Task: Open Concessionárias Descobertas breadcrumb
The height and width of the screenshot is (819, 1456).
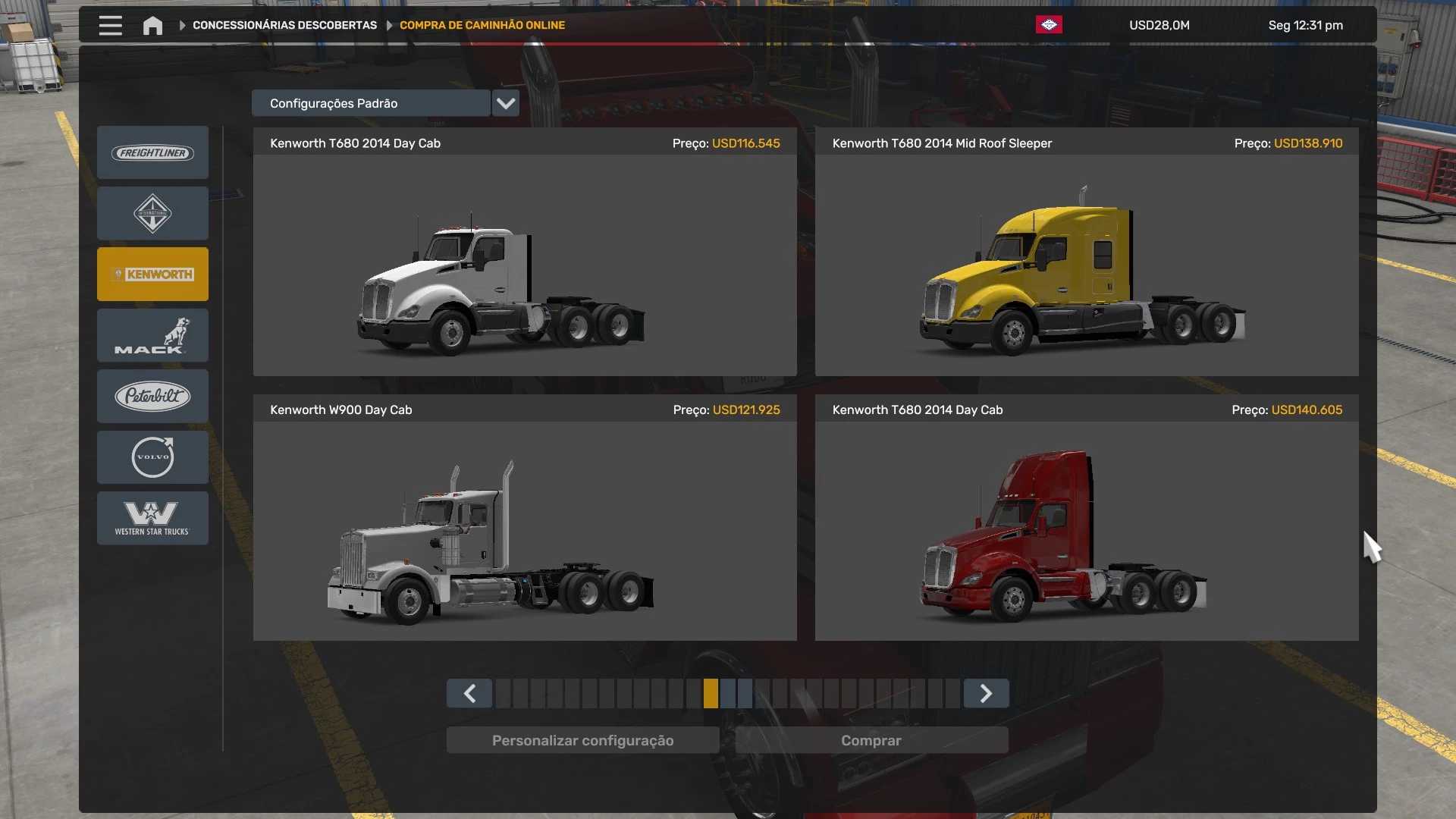Action: 284,26
